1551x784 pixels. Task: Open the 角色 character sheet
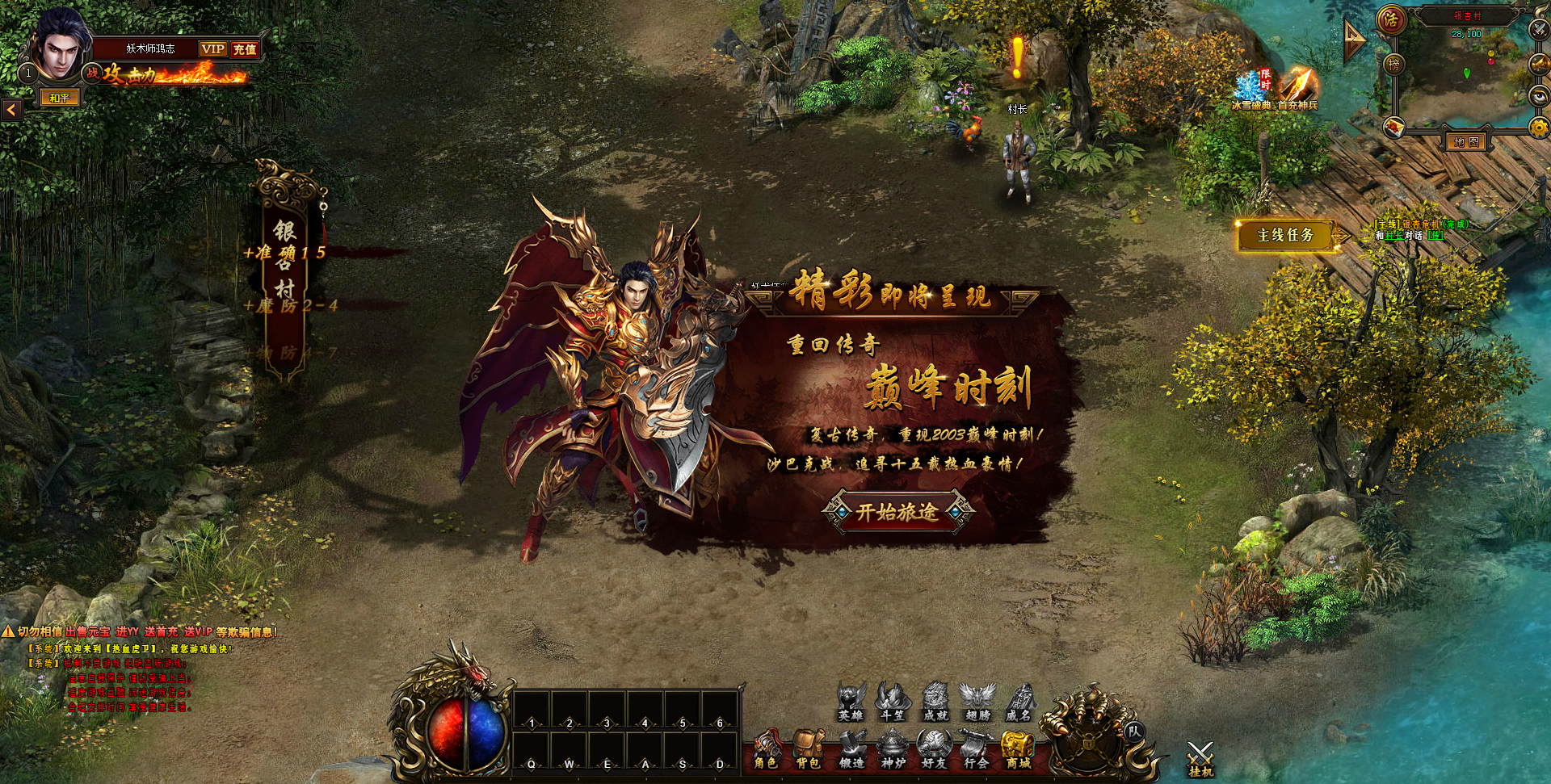coord(766,750)
